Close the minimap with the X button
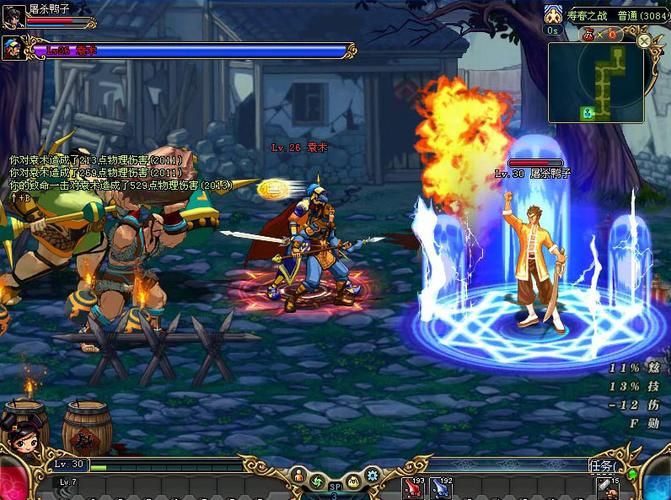The height and width of the screenshot is (500, 671). pos(644,40)
